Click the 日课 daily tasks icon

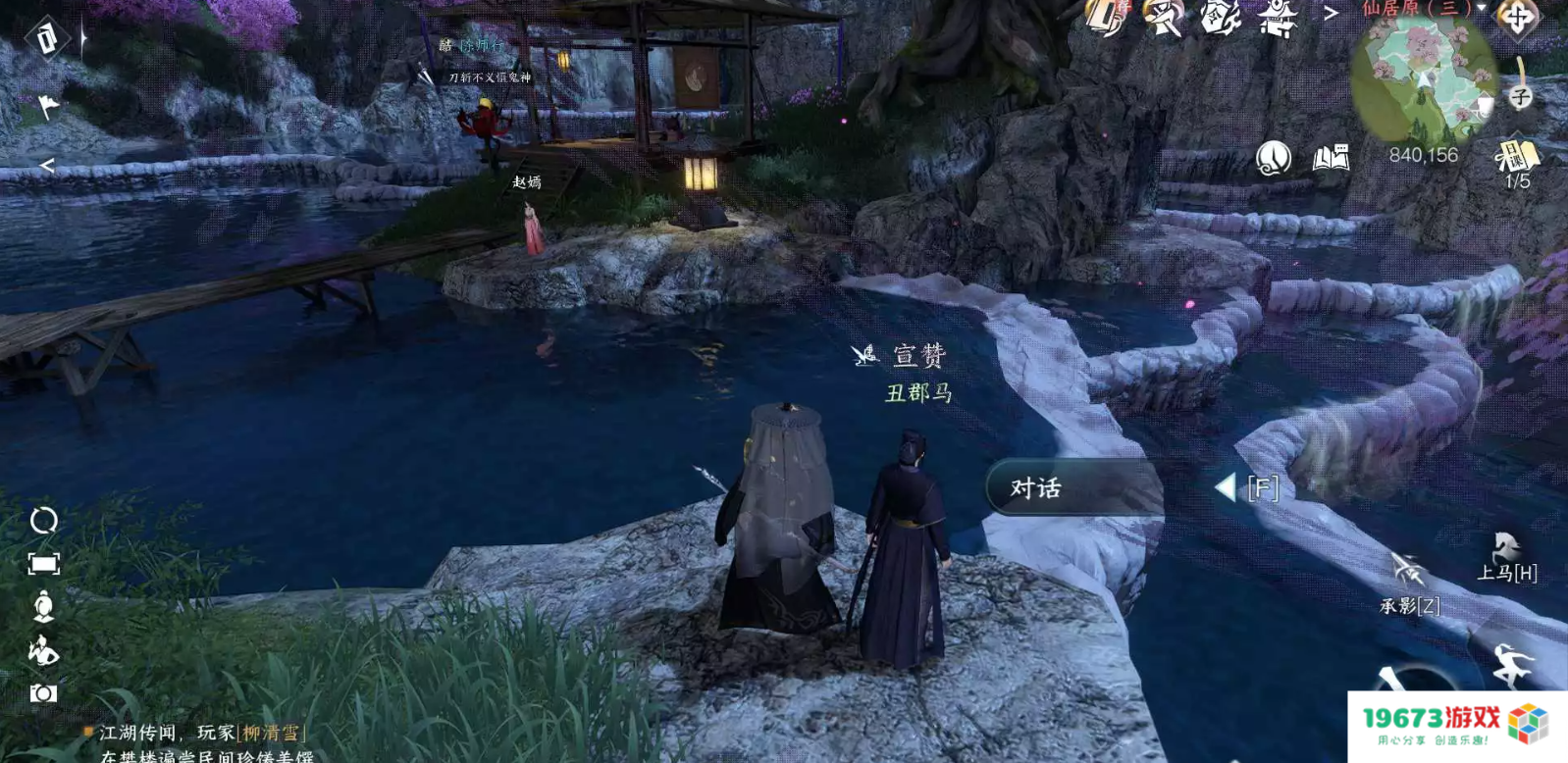point(1517,158)
